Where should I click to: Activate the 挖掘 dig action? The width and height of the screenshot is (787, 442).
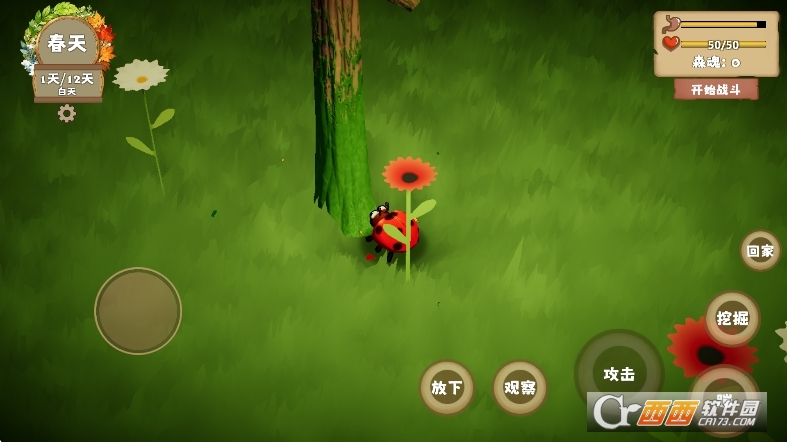coord(732,318)
